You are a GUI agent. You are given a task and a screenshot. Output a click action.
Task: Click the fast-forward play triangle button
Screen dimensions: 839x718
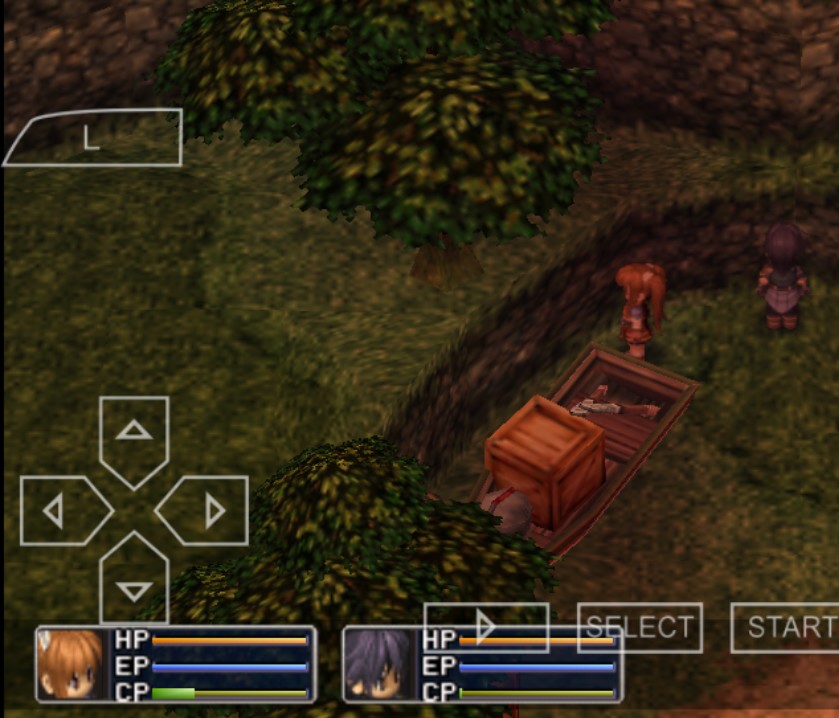[486, 627]
